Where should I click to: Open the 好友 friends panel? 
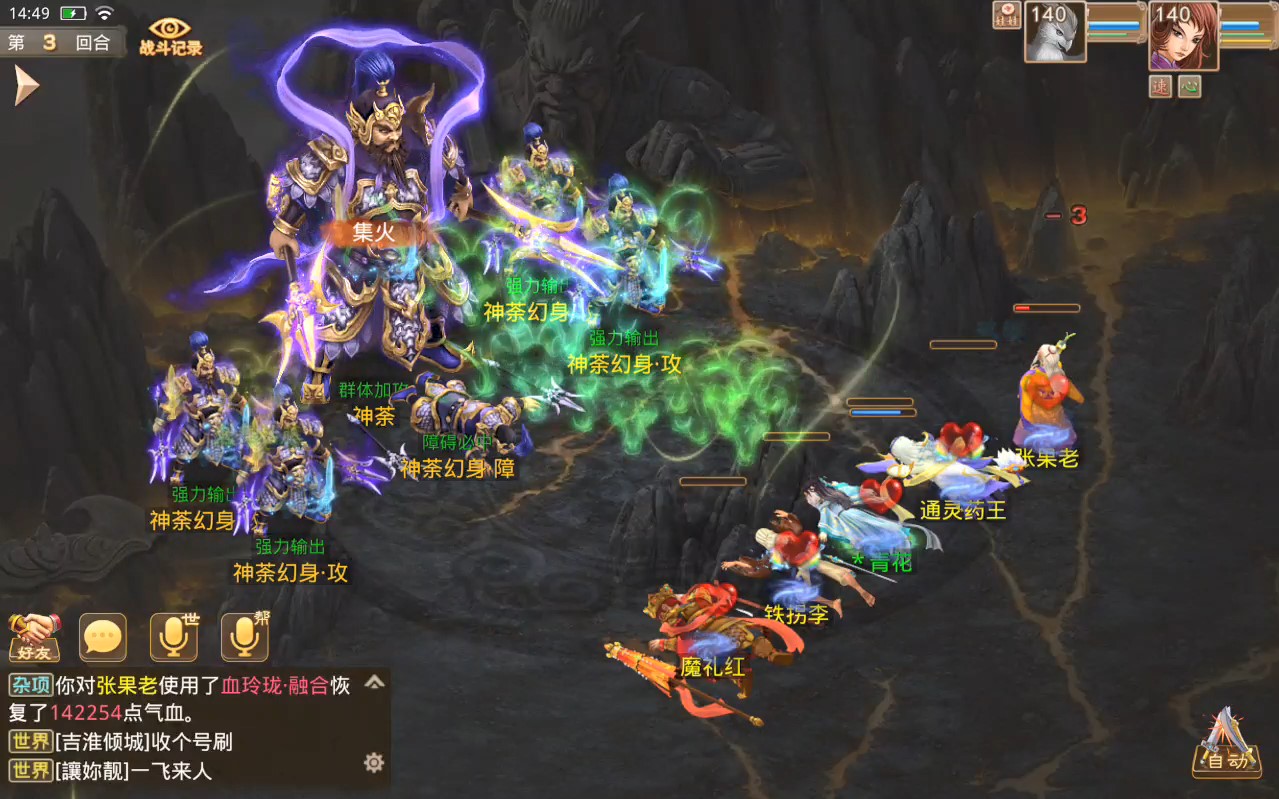point(35,637)
